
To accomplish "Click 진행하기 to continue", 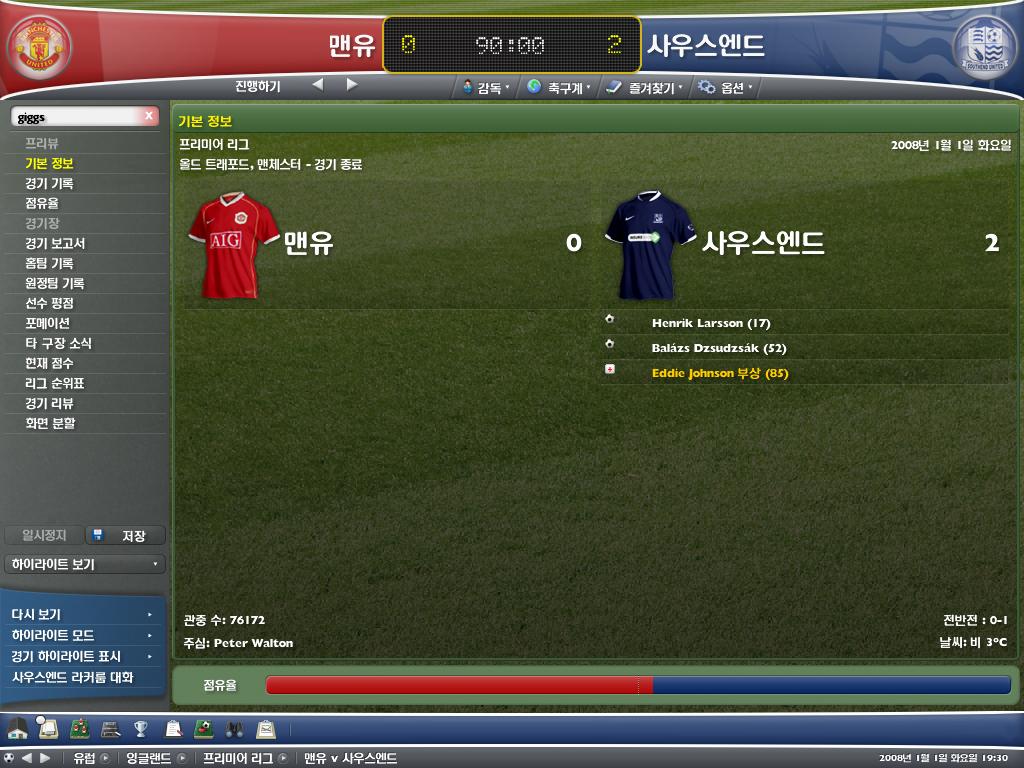I will coord(258,86).
